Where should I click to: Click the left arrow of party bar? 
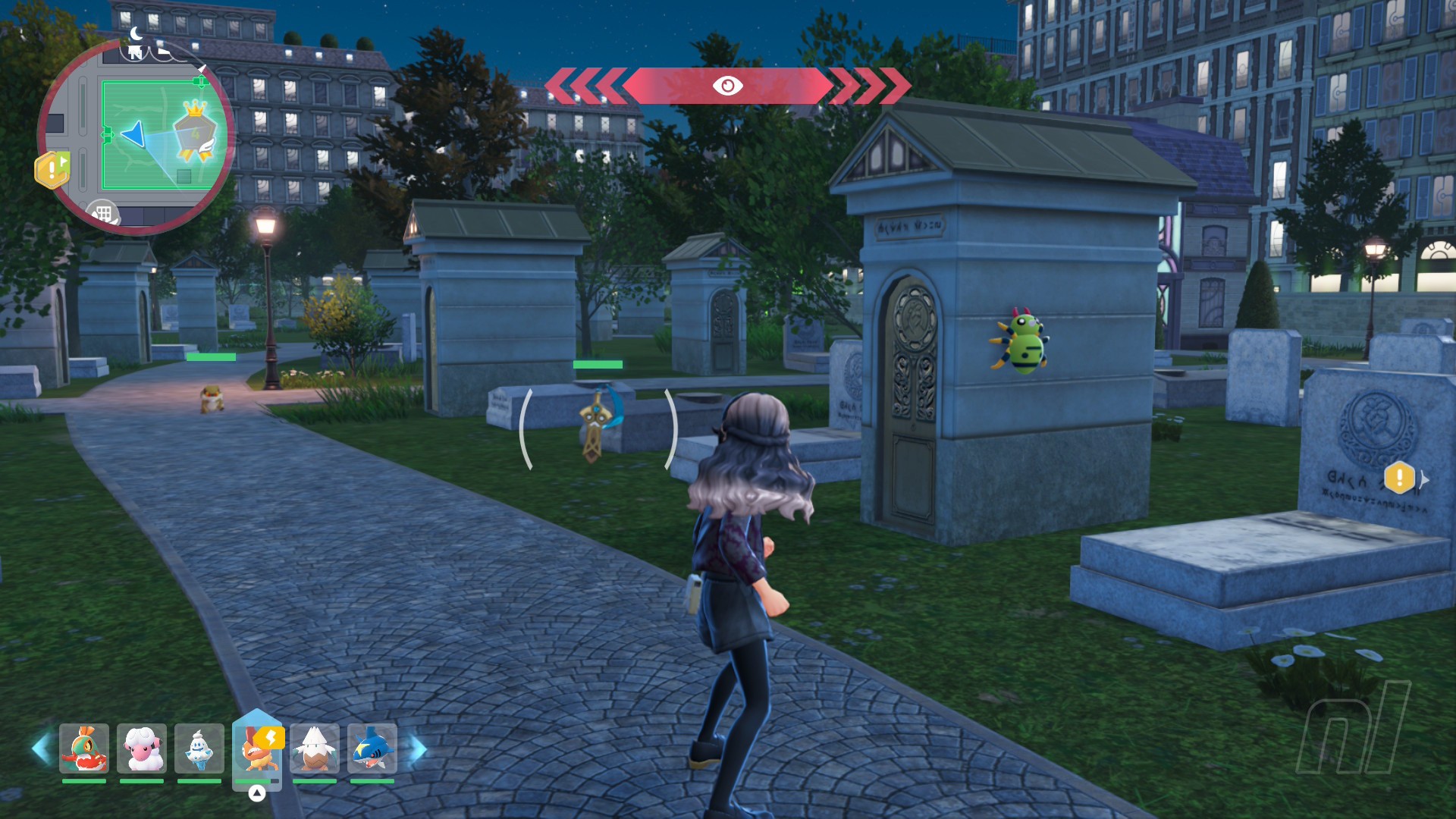(41, 748)
